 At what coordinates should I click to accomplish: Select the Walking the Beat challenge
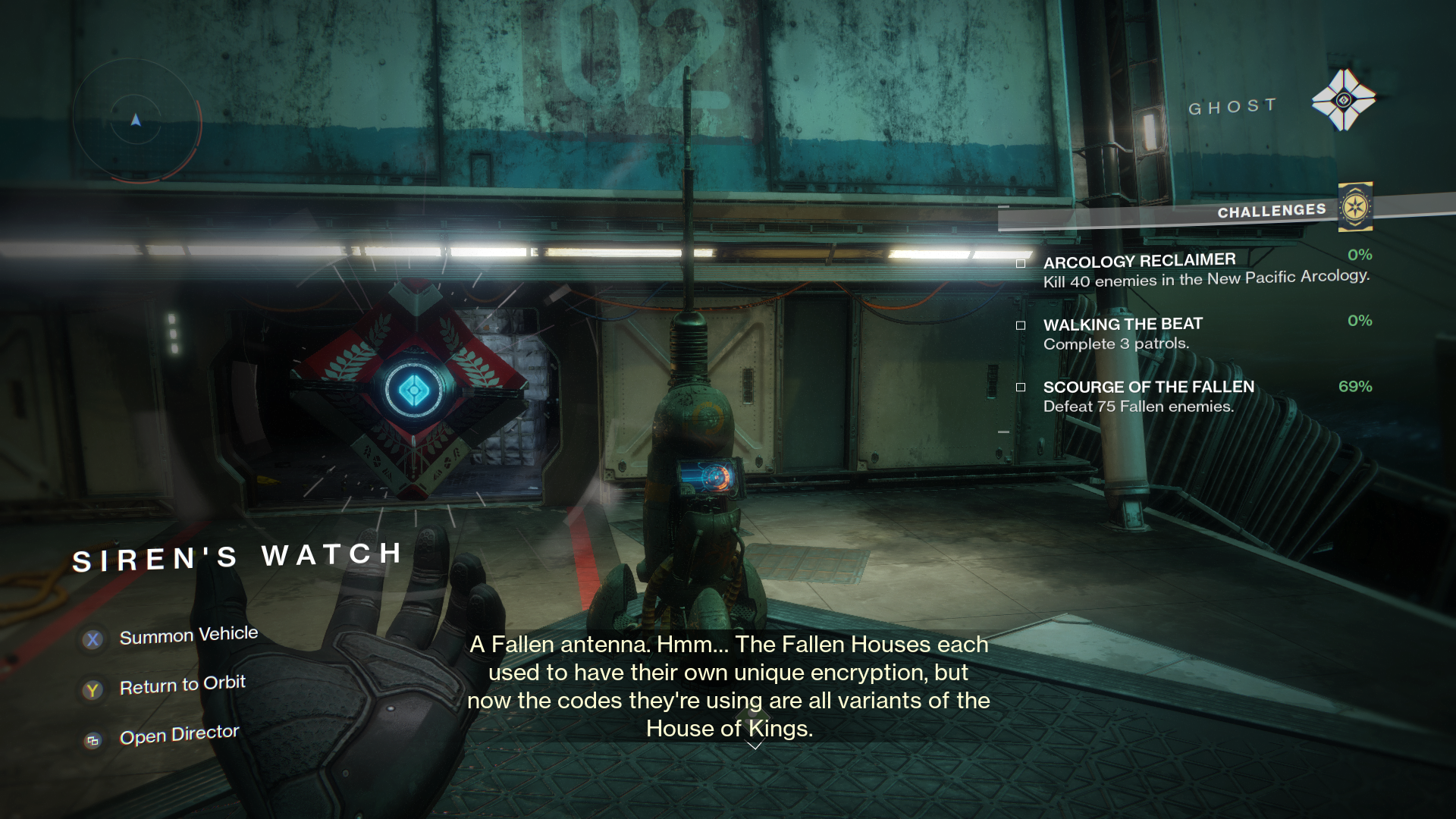coord(1122,325)
